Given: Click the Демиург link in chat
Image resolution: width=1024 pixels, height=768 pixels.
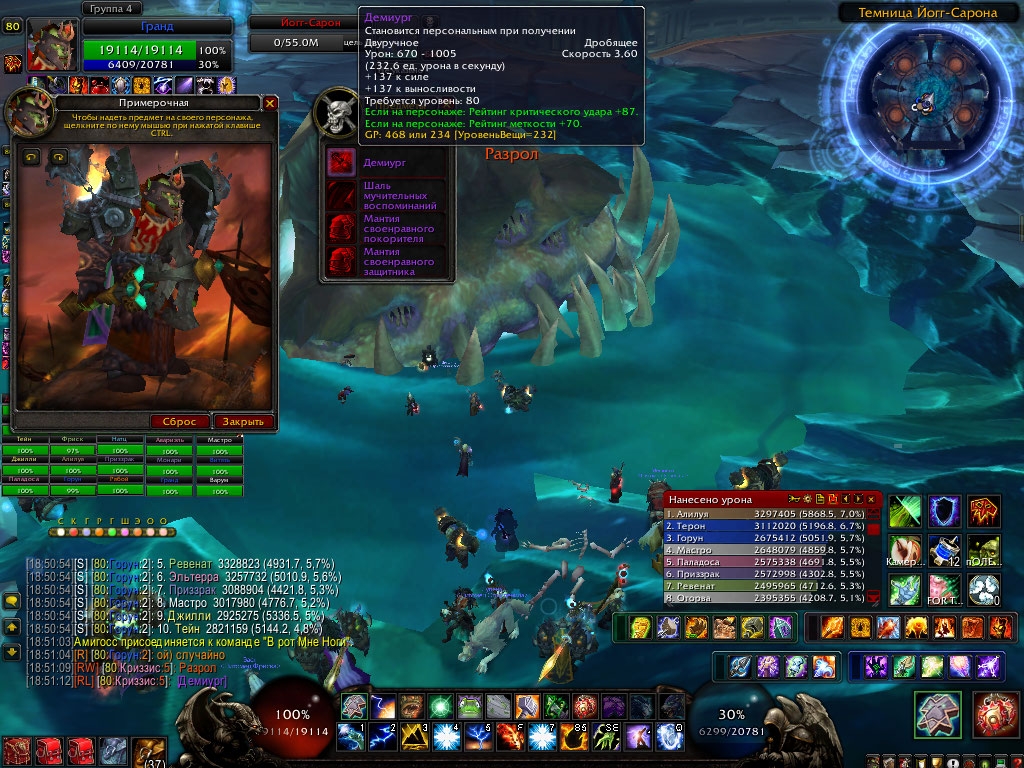Looking at the screenshot, I should click(204, 680).
